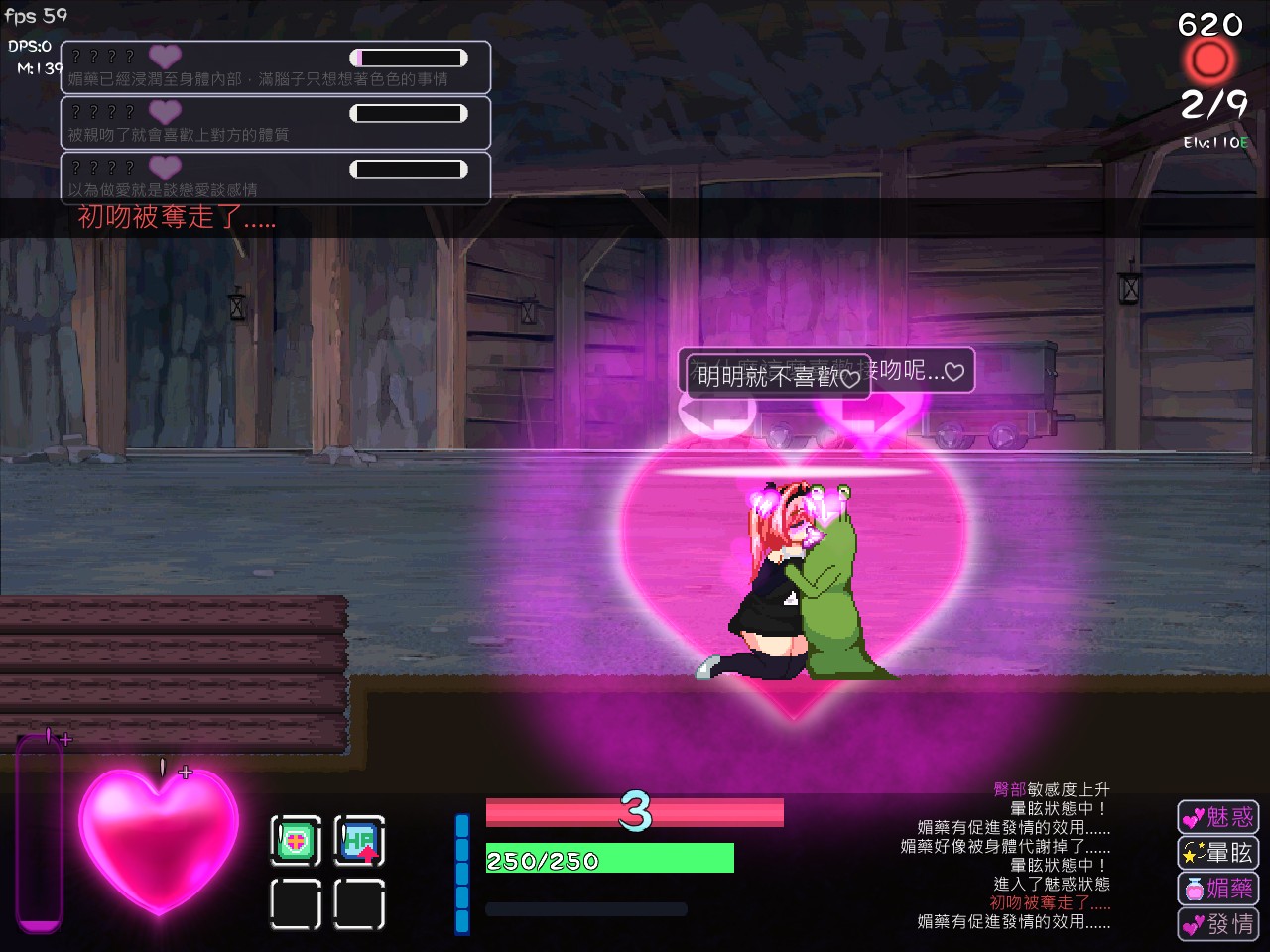Open the 被親吻了就會喜歡 trait panel
1270x952 pixels.
pyautogui.click(x=276, y=123)
